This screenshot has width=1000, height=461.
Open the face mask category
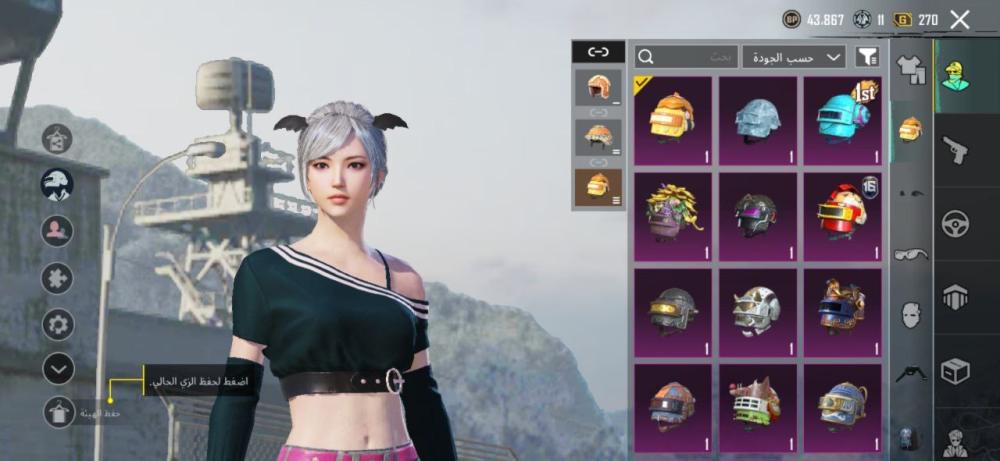(910, 316)
